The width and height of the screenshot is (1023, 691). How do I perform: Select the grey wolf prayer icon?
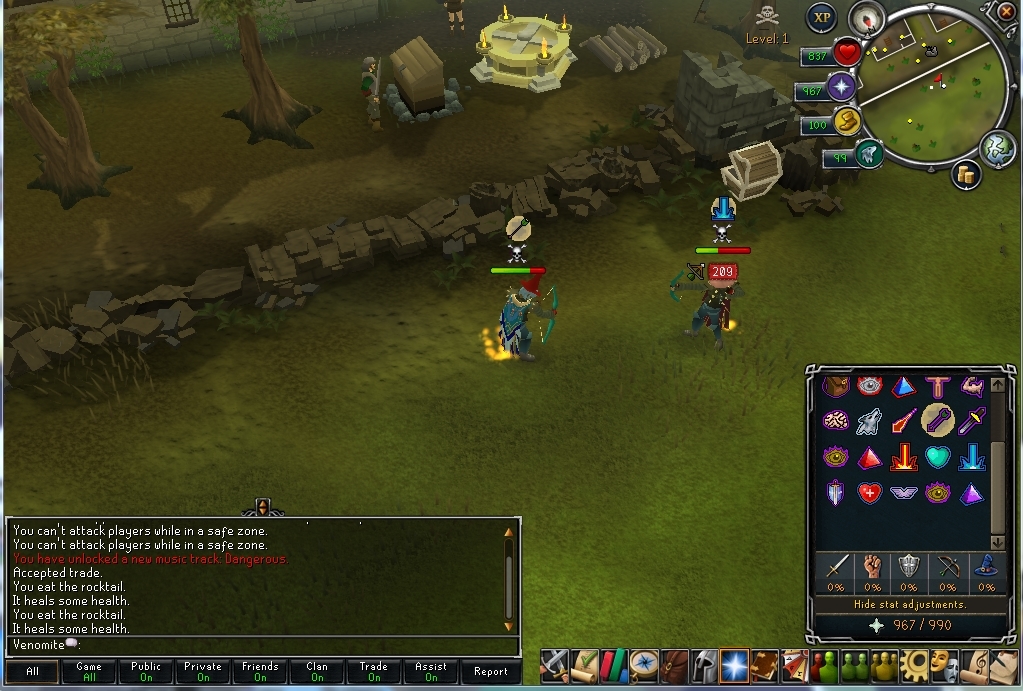[868, 422]
